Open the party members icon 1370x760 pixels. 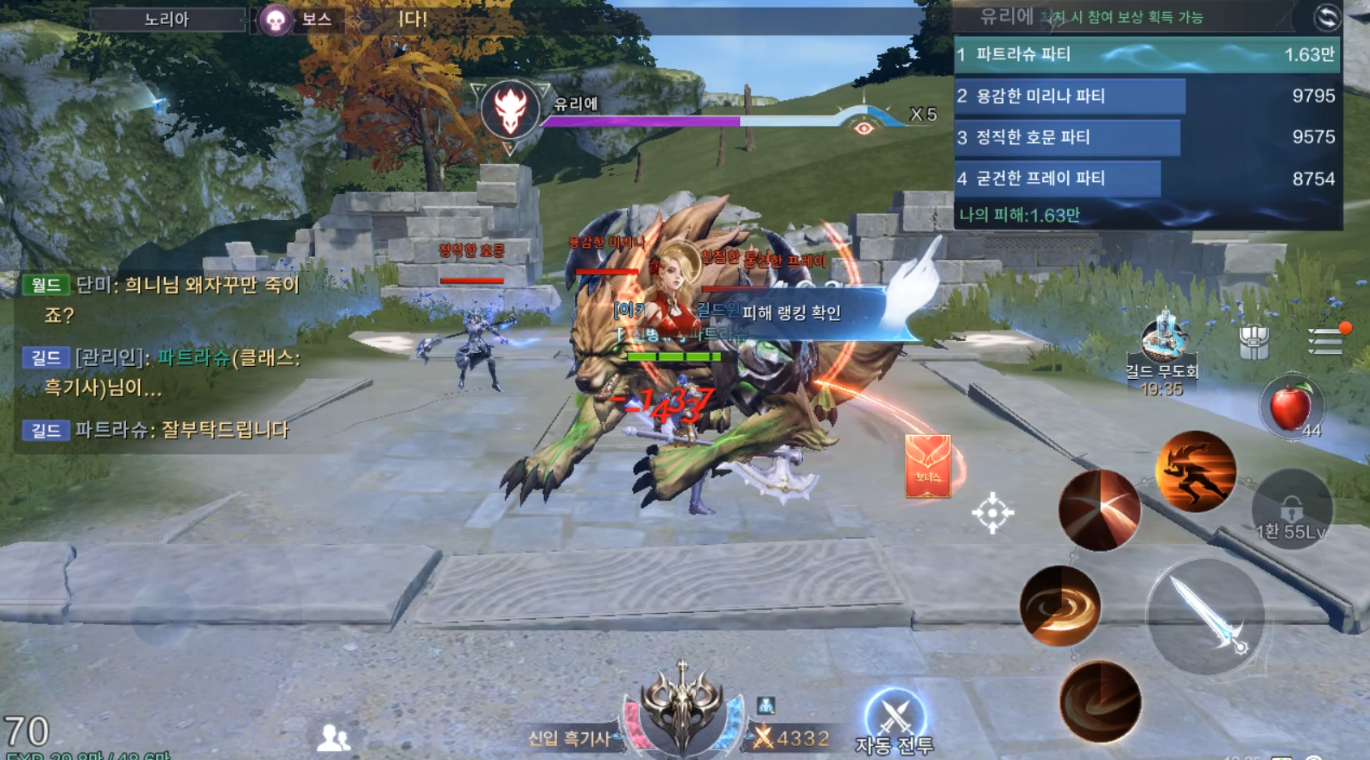[333, 739]
